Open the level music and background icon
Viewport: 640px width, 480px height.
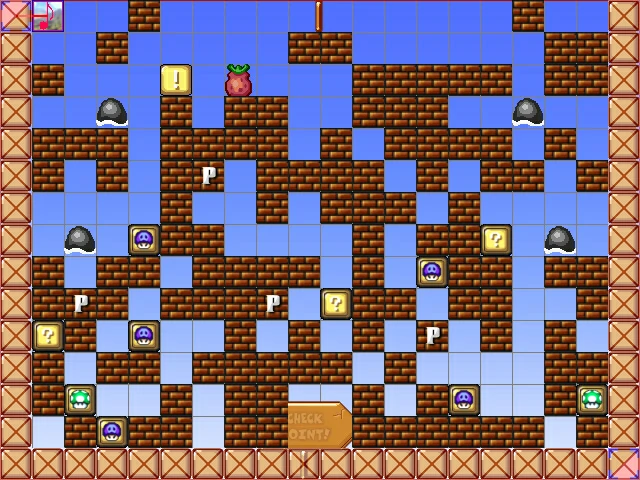(x=48, y=15)
